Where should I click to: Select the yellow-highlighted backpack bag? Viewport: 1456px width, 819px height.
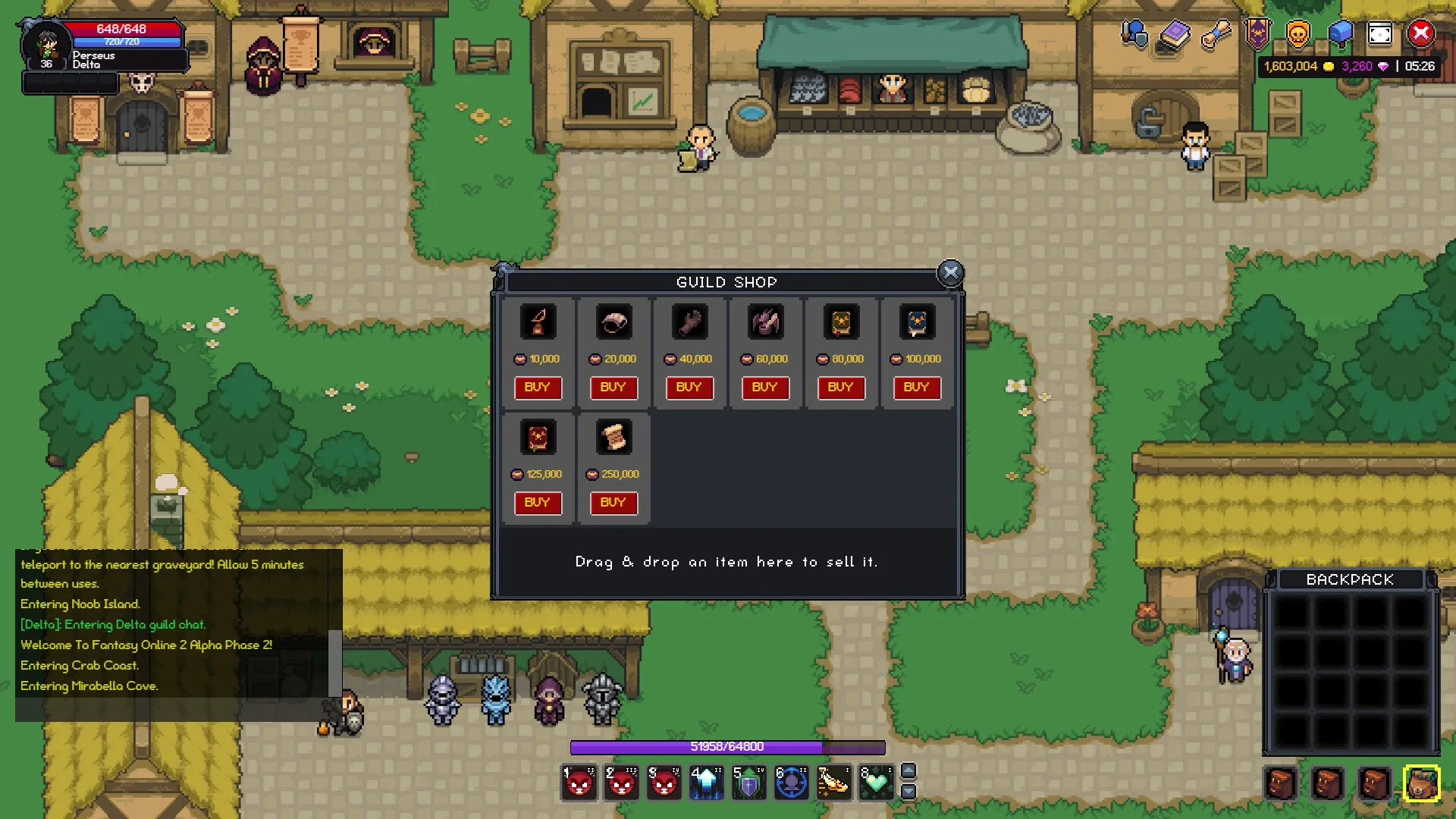point(1421,783)
